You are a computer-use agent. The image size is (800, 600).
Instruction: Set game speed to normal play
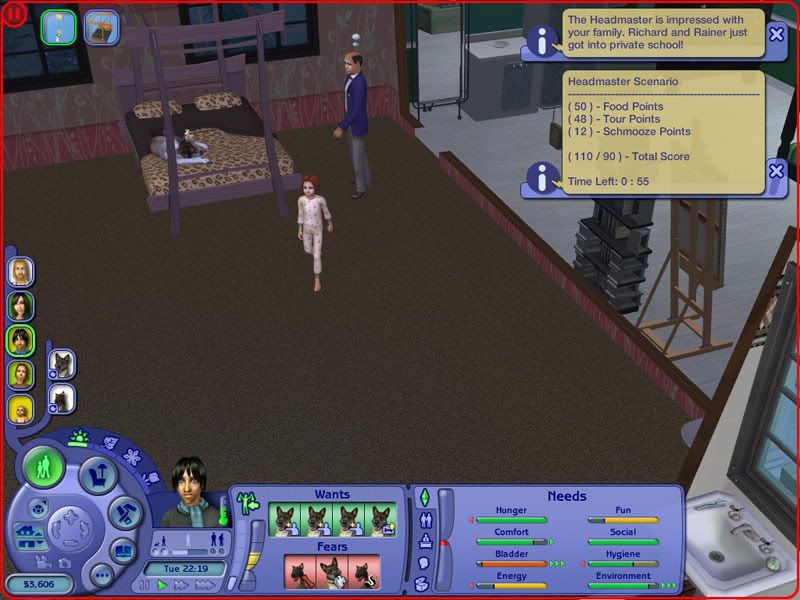coord(162,585)
